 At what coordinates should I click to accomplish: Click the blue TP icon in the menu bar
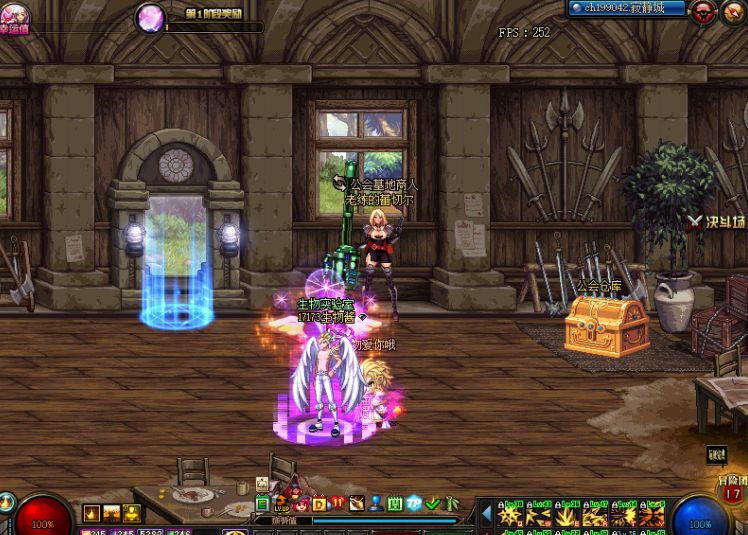(x=414, y=503)
